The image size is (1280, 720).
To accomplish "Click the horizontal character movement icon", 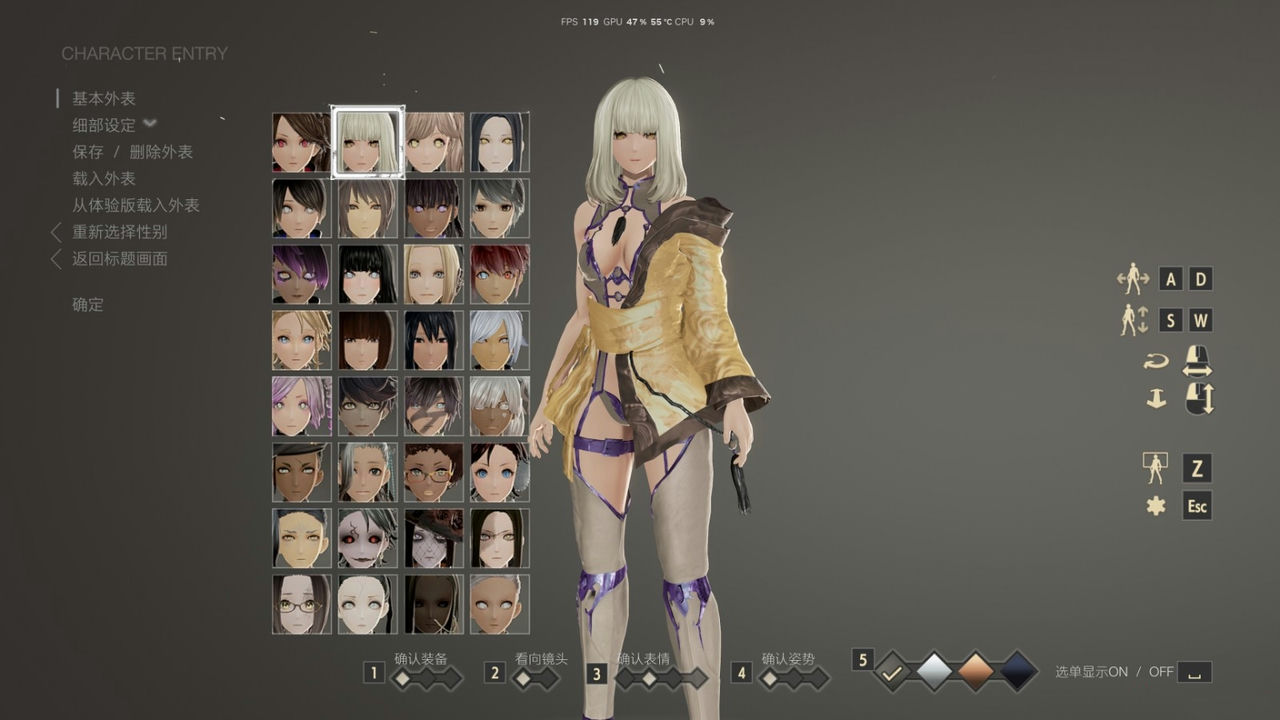I will [1135, 279].
